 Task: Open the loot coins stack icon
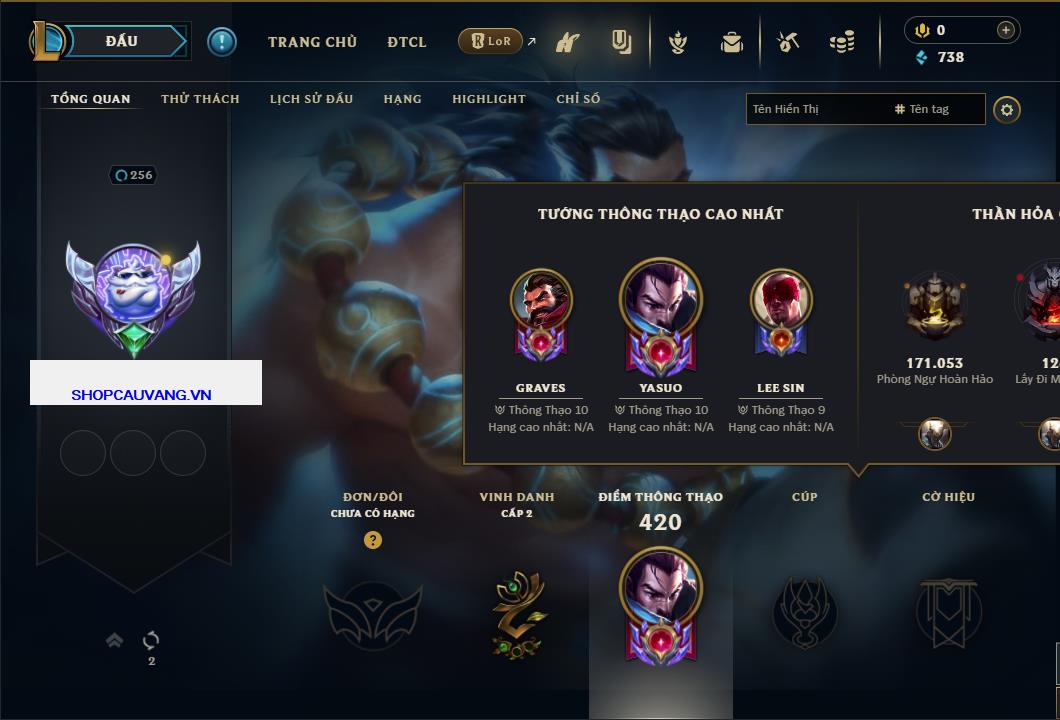842,42
